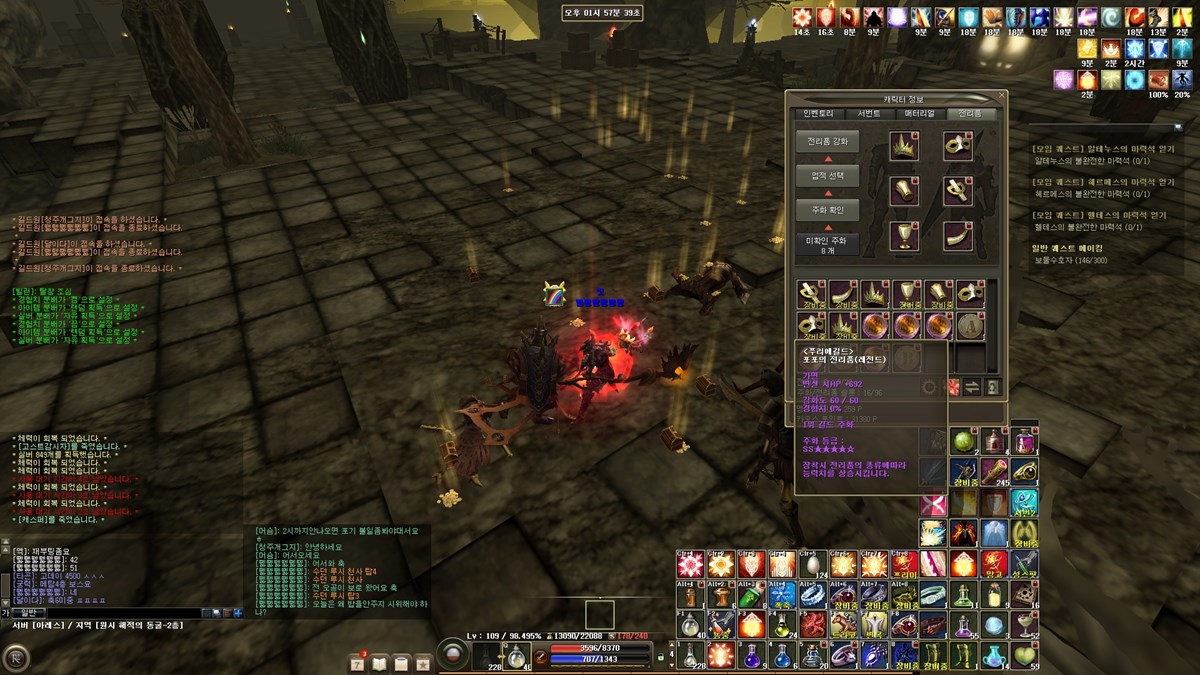The width and height of the screenshot is (1200, 675).
Task: Select the equipped goblet trophy slot
Action: [x=904, y=236]
